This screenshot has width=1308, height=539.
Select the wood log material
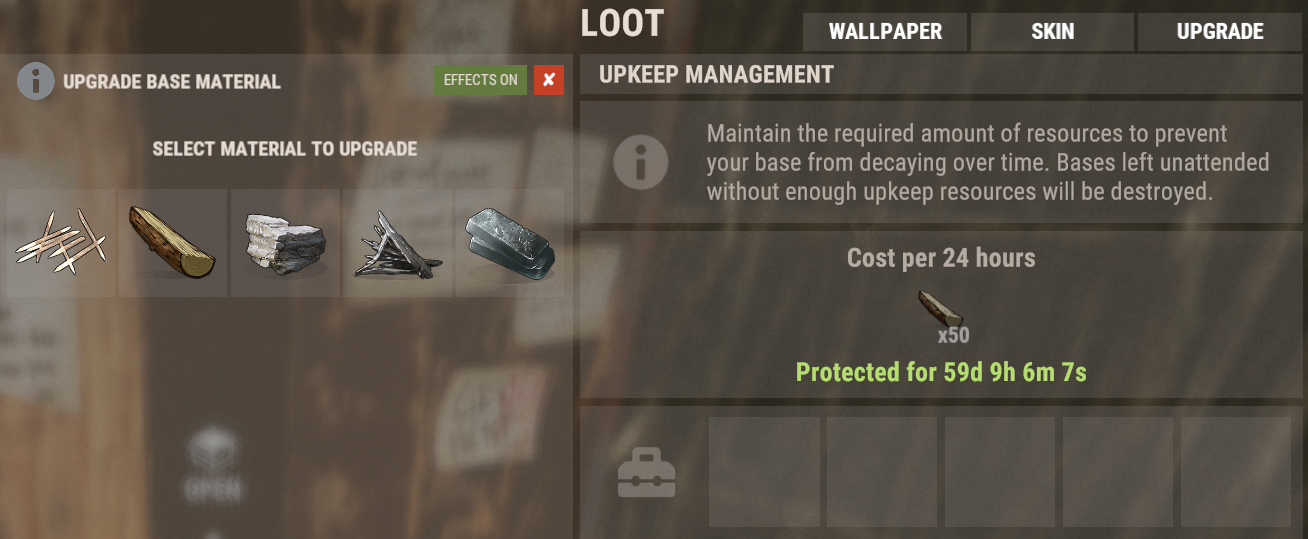173,244
